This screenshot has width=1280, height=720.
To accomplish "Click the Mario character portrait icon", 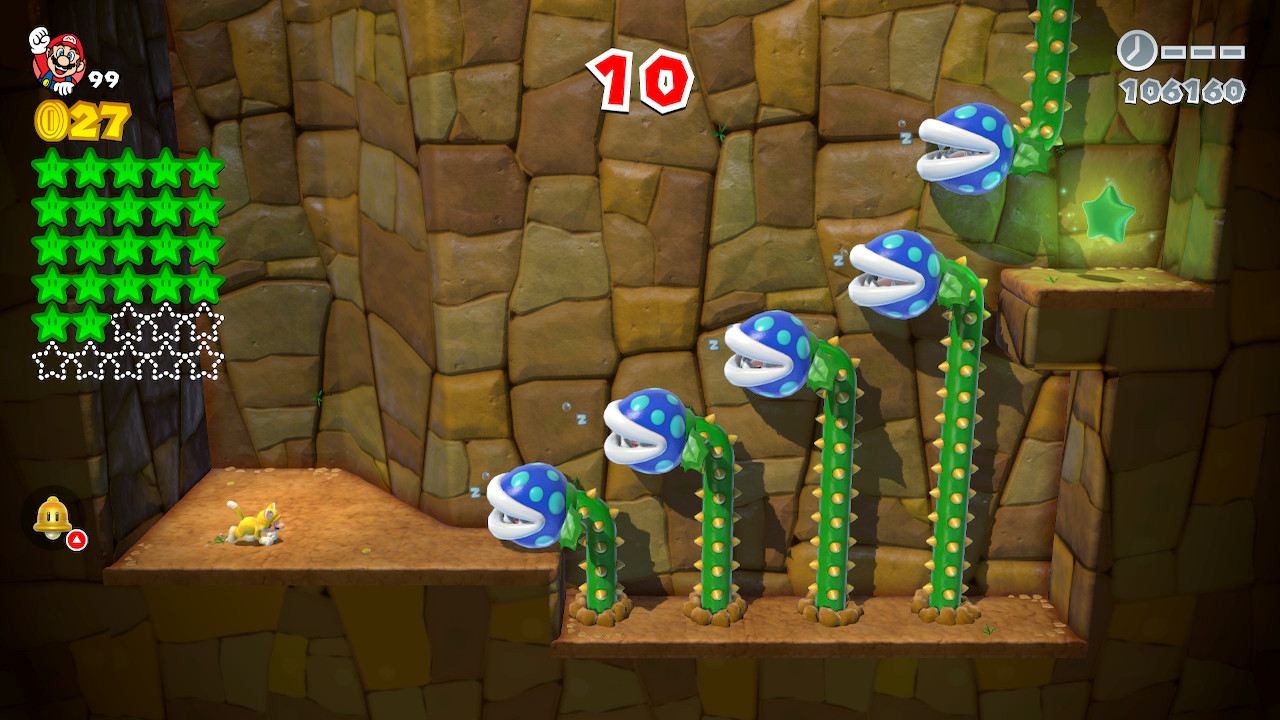I will [57, 58].
